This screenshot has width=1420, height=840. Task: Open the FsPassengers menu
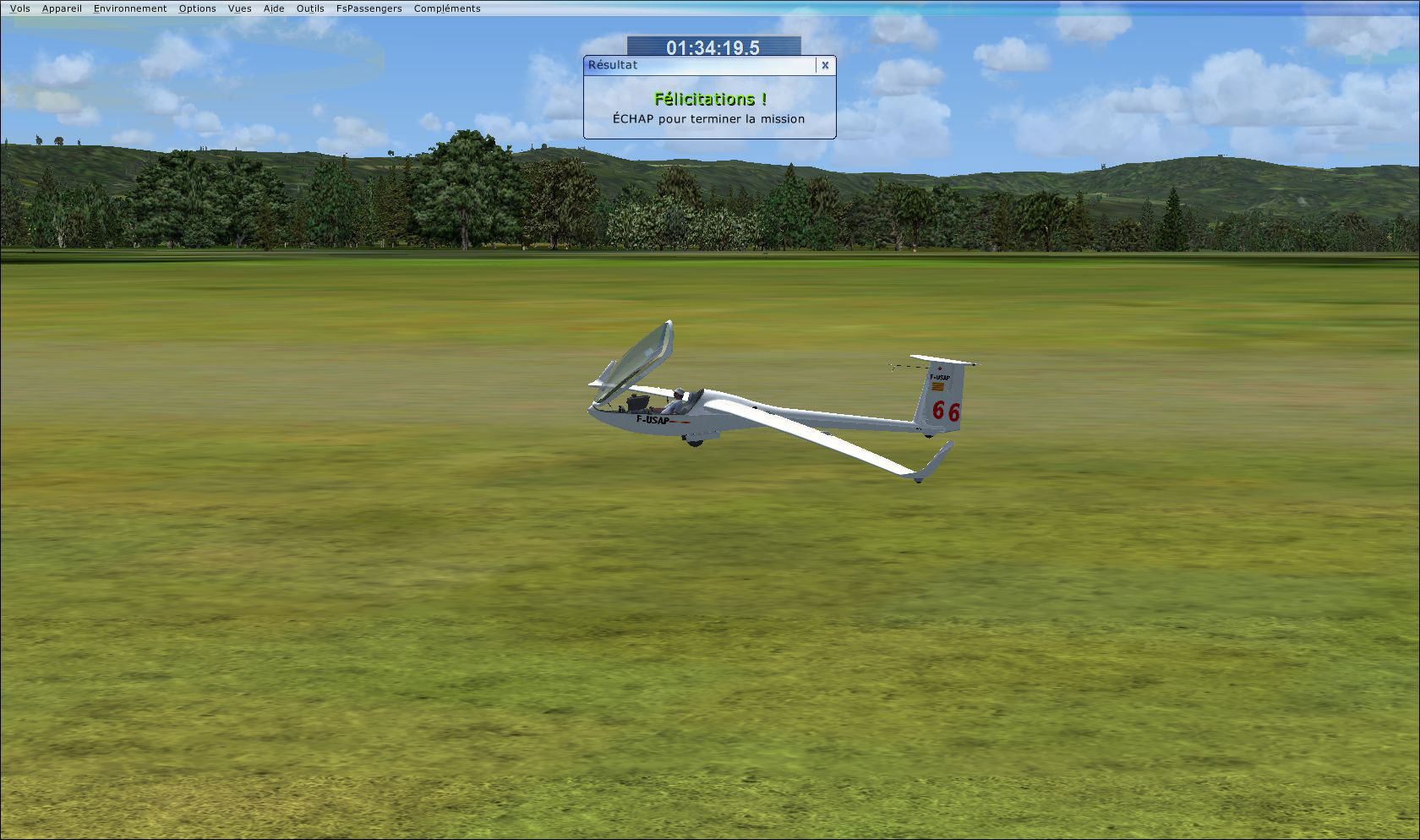pos(368,8)
